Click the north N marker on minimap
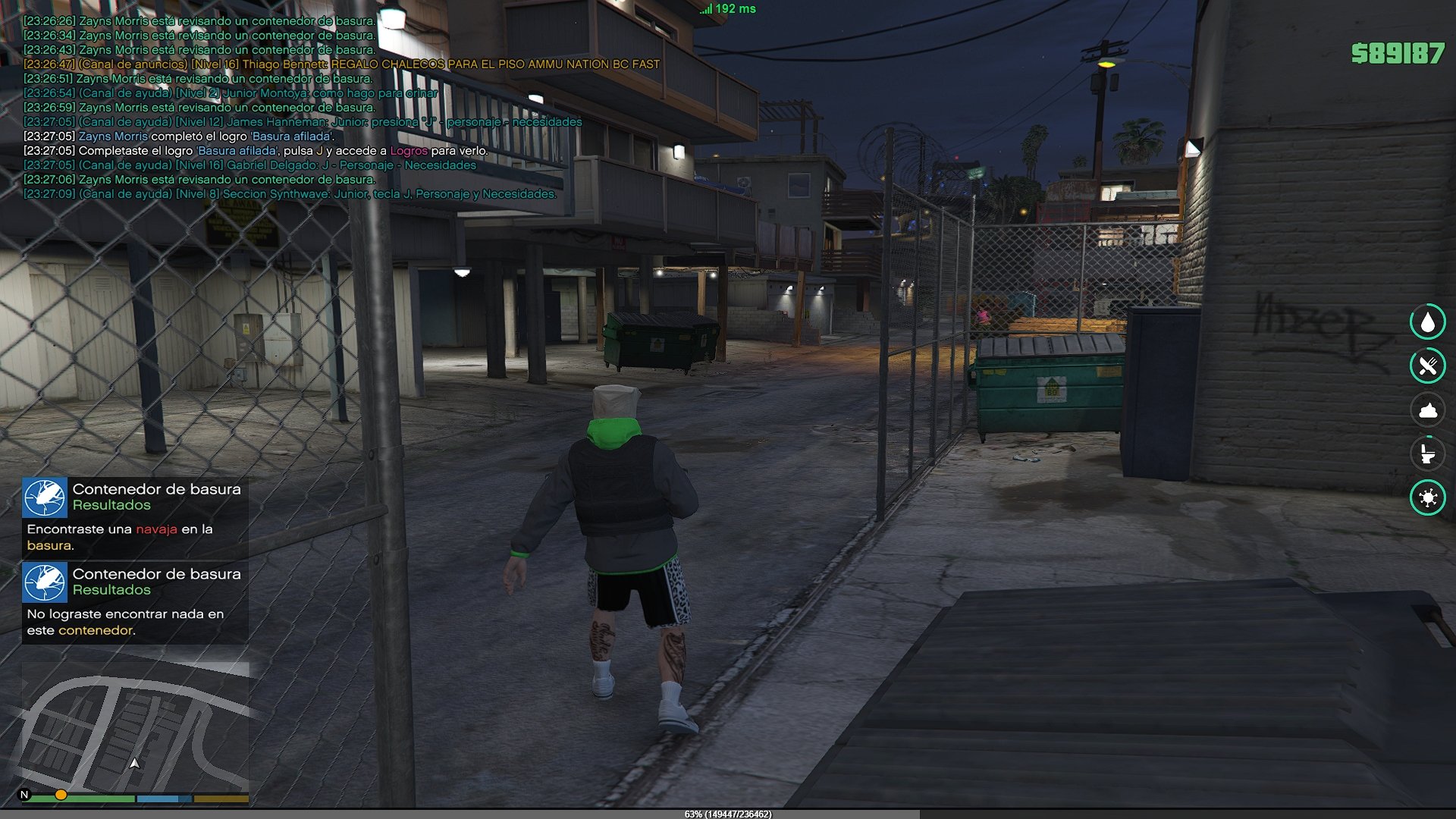 (24, 795)
